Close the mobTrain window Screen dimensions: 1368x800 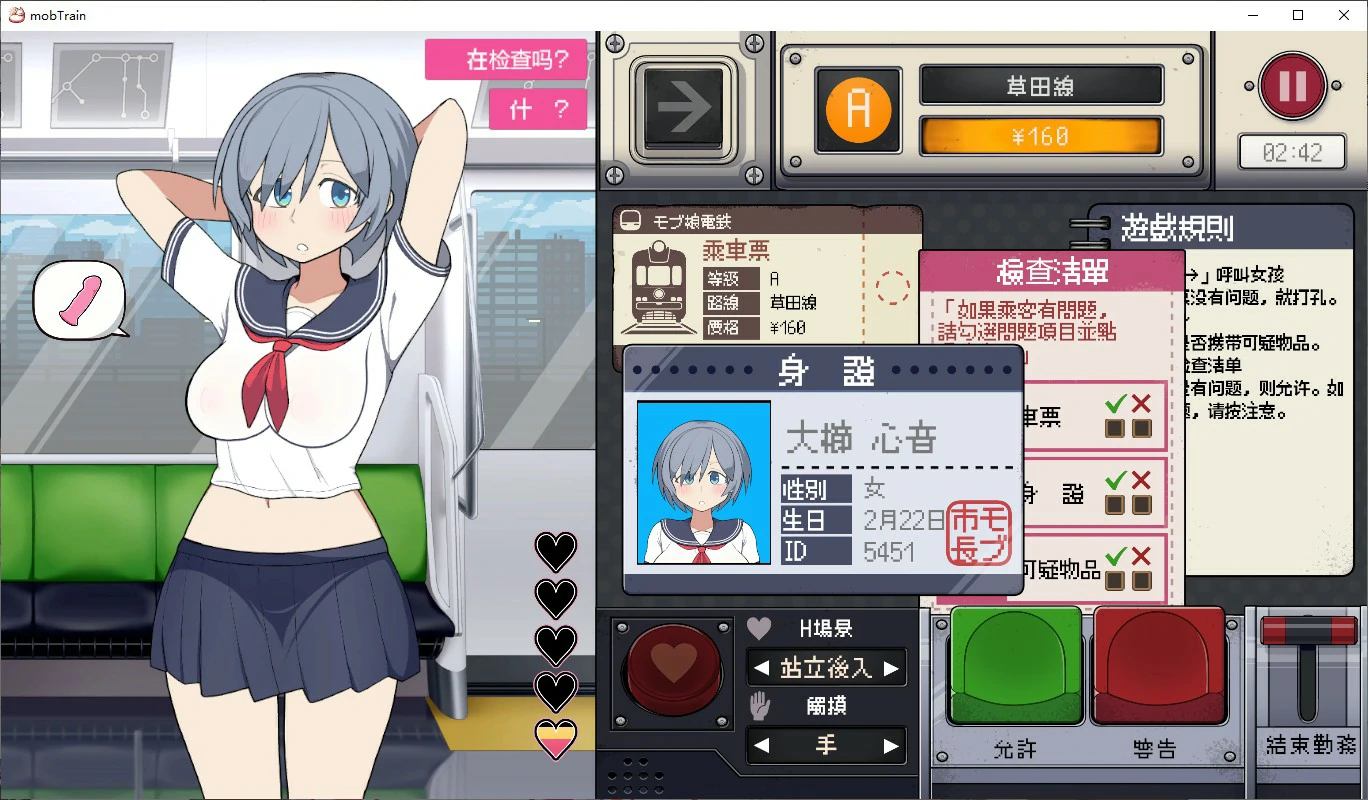1344,15
